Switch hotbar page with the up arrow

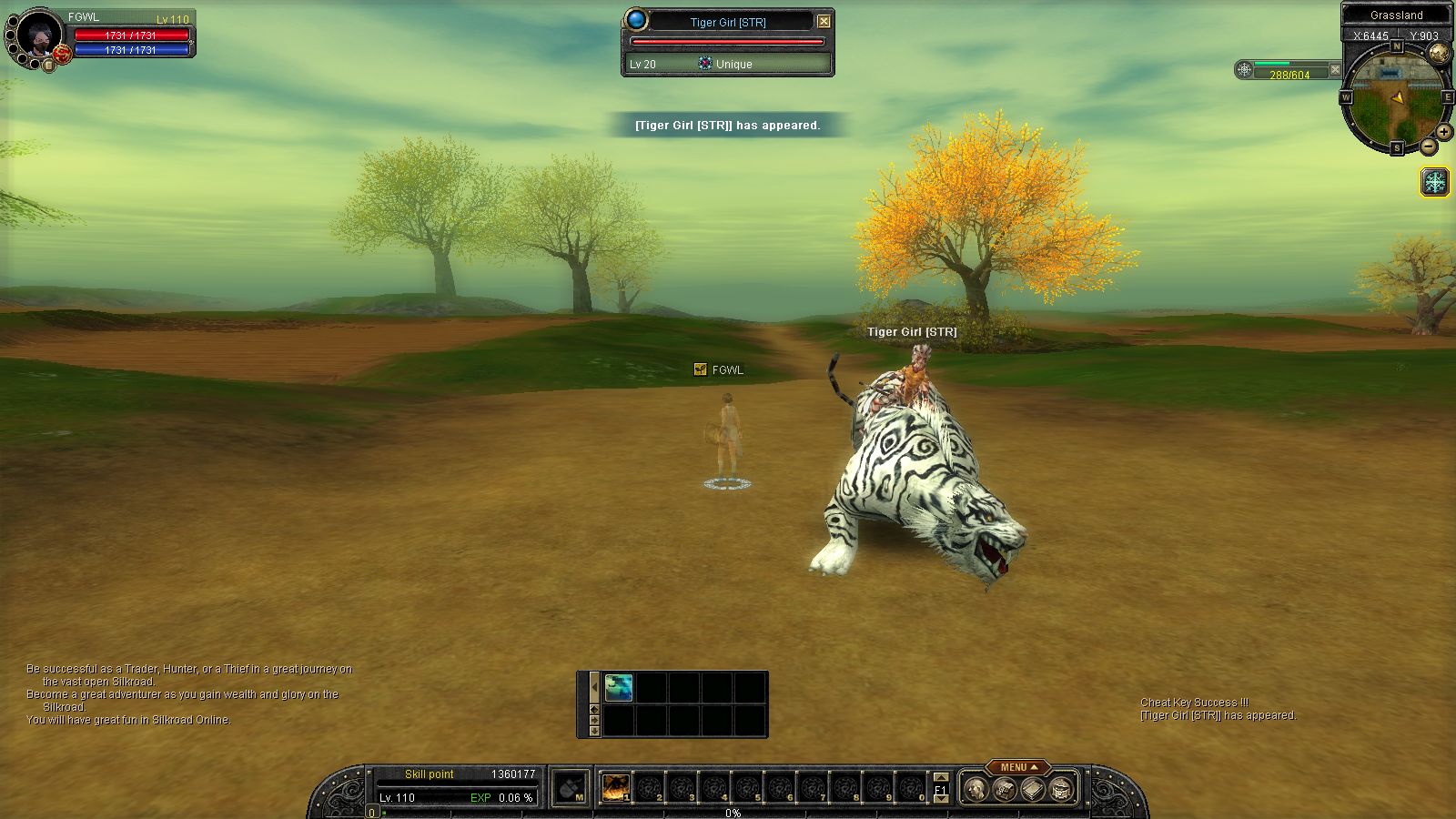point(941,778)
